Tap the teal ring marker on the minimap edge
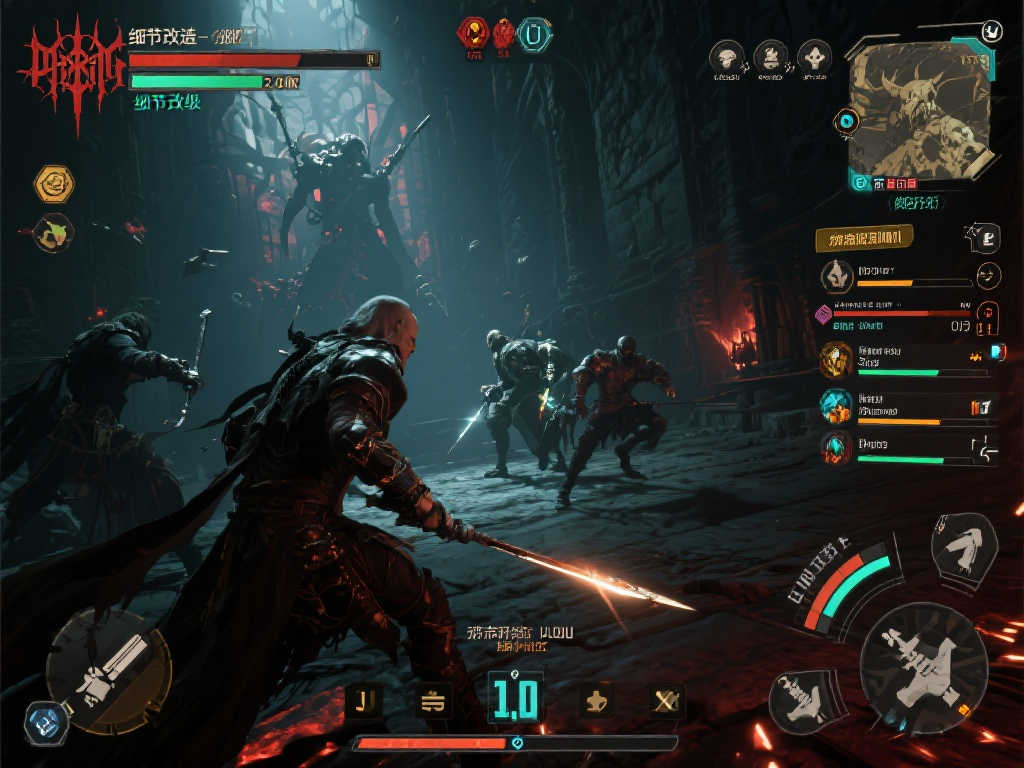Viewport: 1024px width, 768px height. click(848, 122)
